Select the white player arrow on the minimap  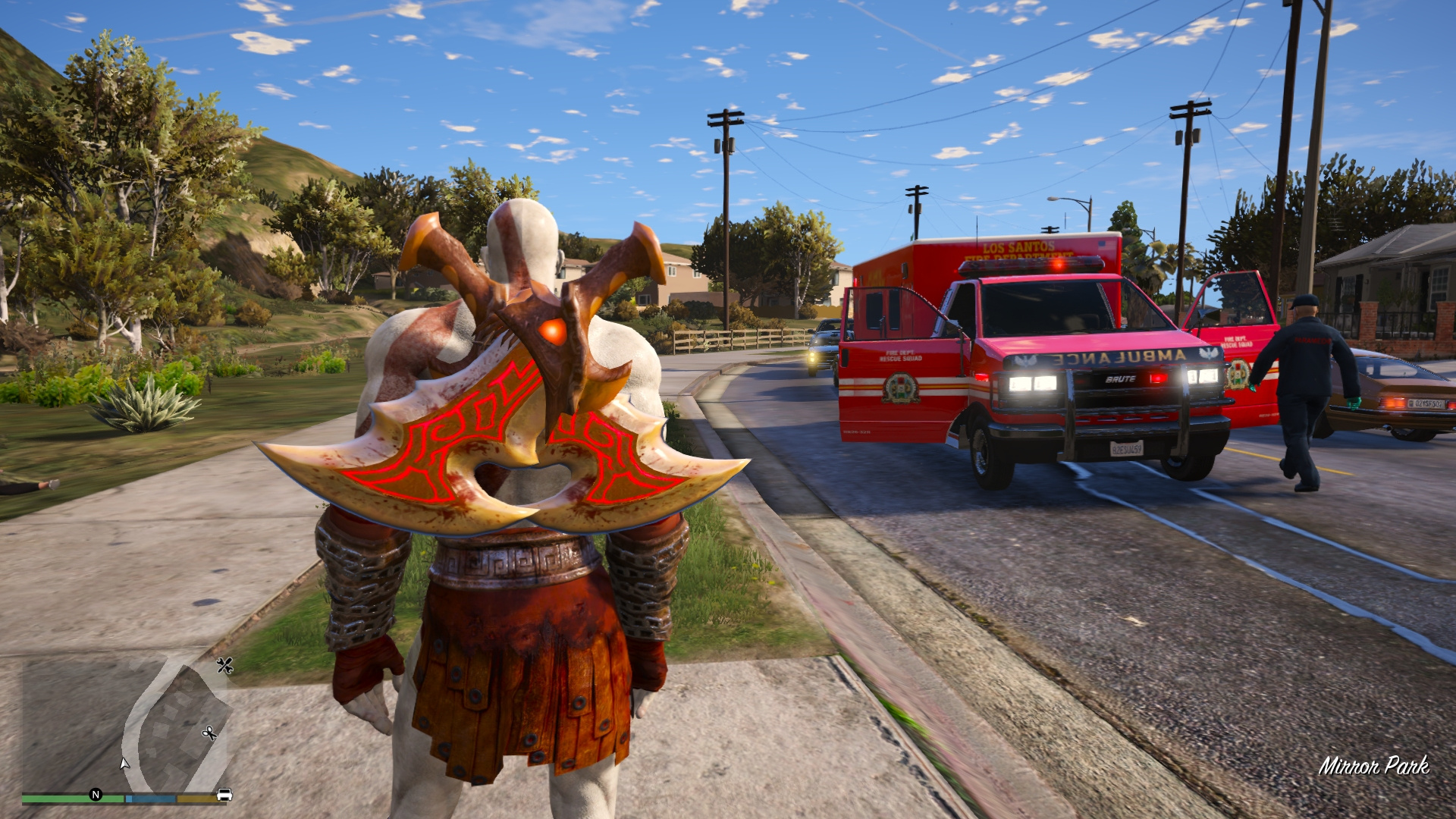tap(124, 763)
